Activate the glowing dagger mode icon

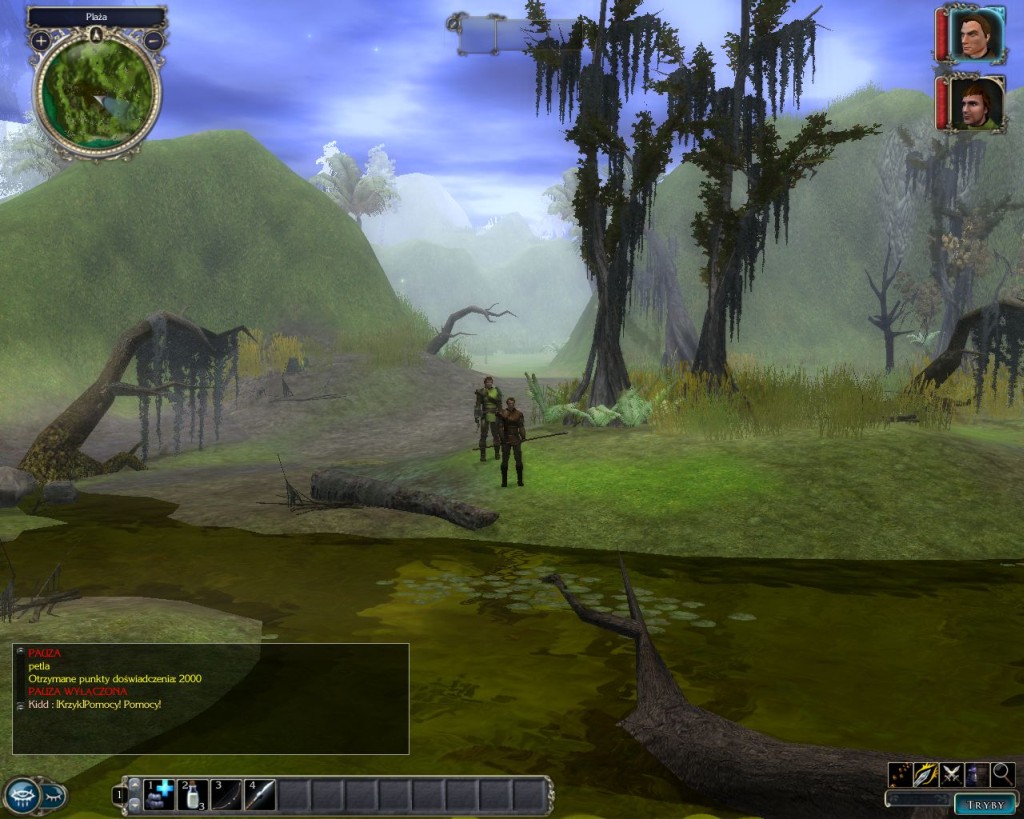pyautogui.click(x=926, y=774)
